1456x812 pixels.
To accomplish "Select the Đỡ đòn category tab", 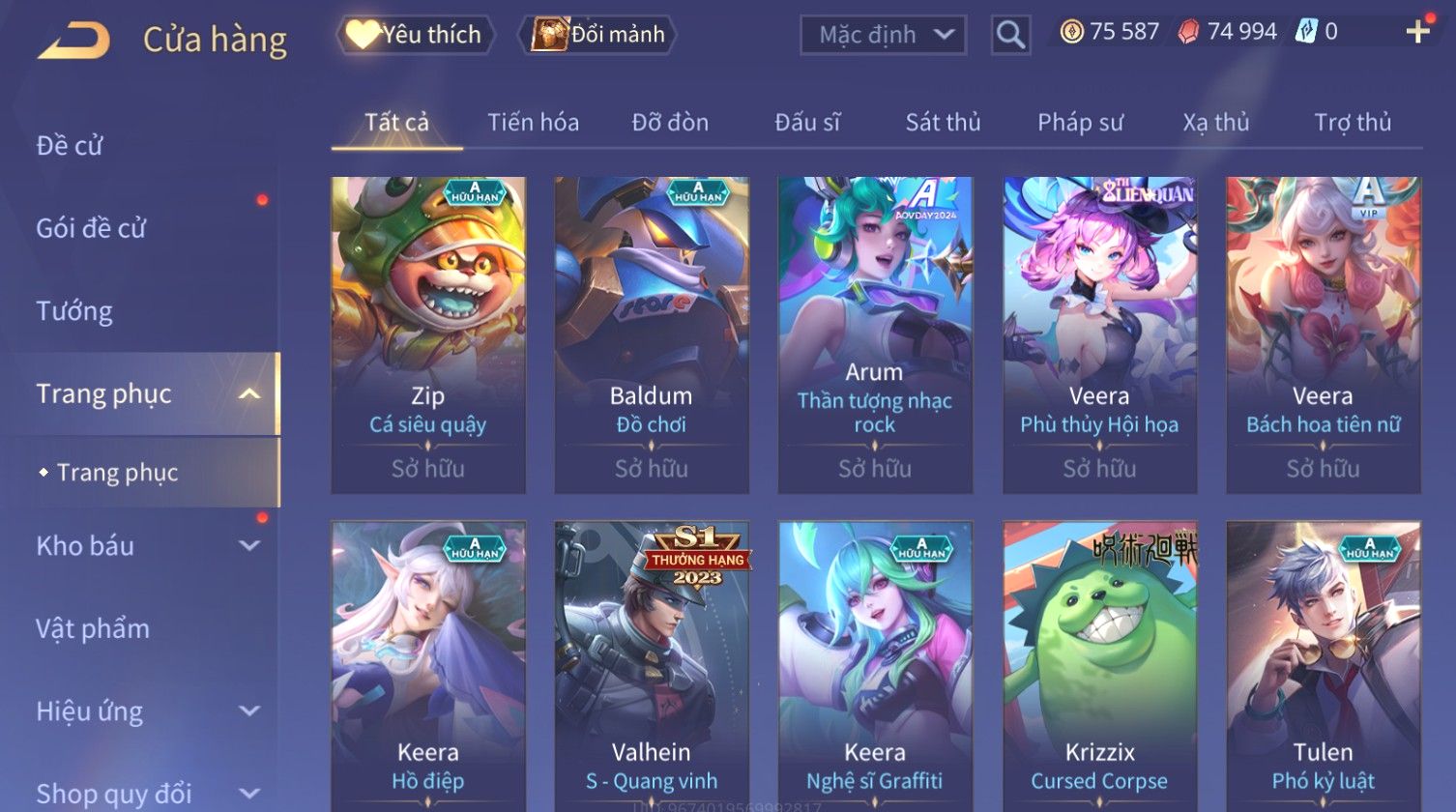I will [x=670, y=123].
